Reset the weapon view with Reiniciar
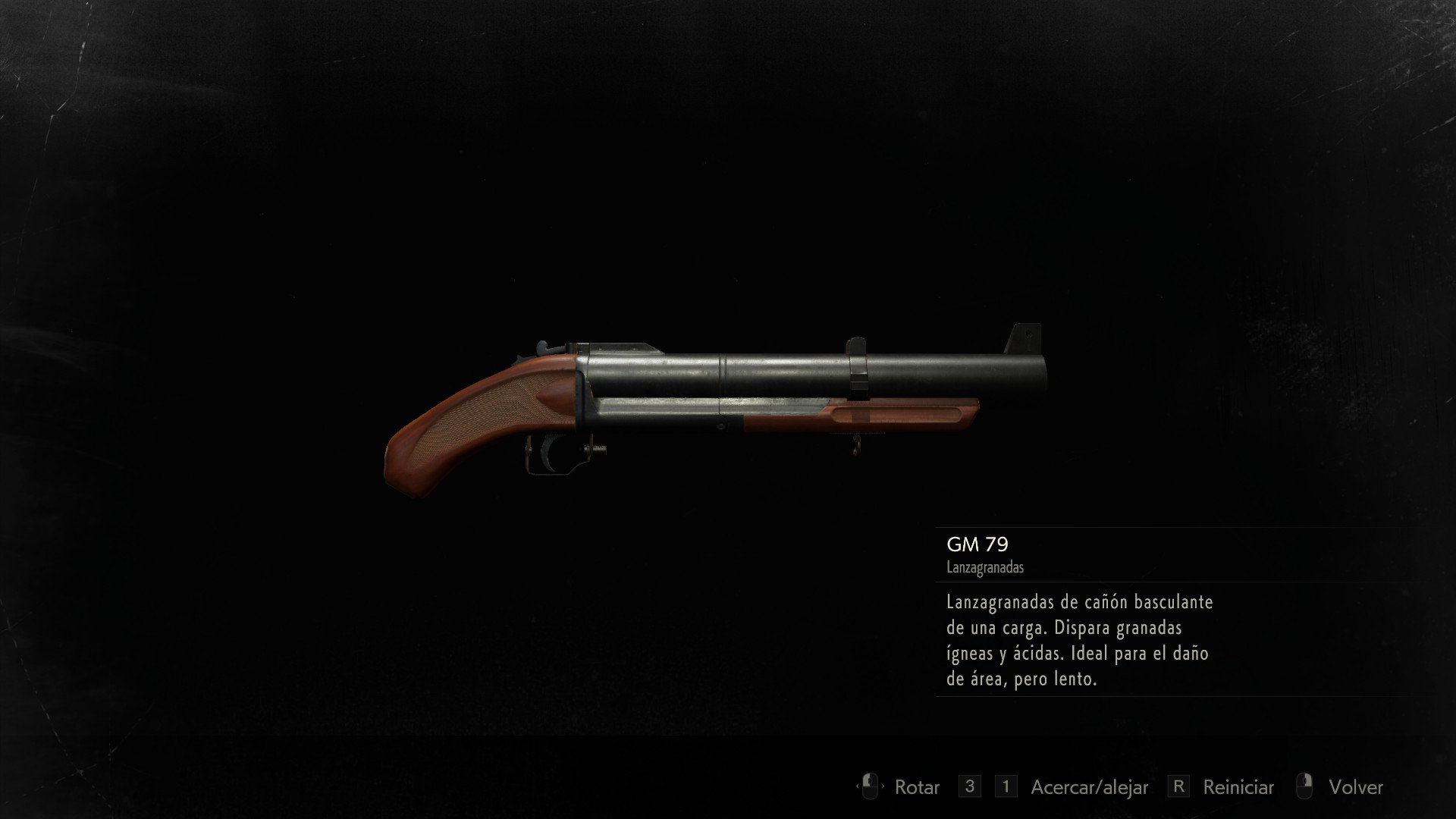 pyautogui.click(x=1238, y=787)
